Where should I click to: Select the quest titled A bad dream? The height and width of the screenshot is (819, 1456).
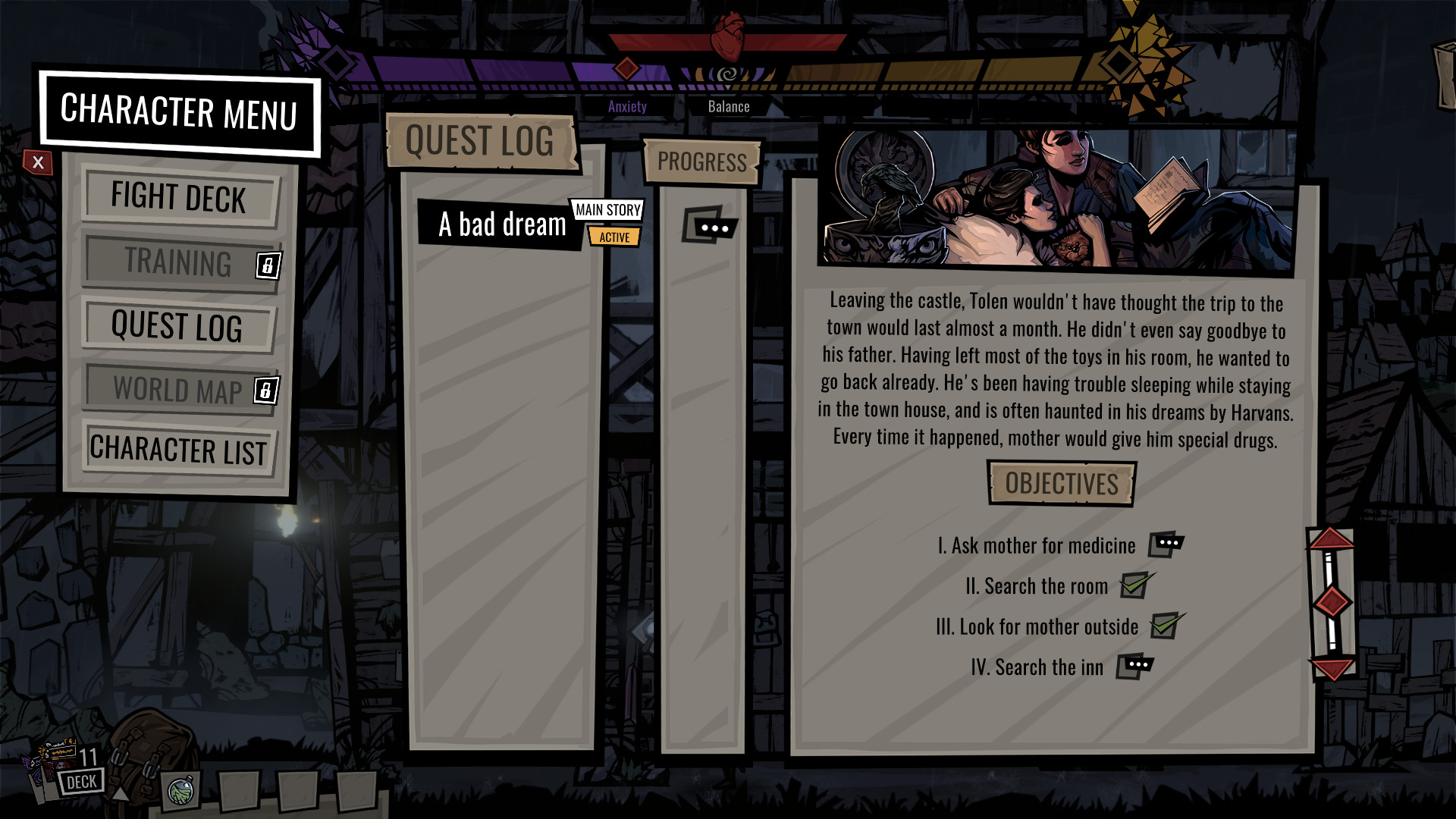(502, 224)
